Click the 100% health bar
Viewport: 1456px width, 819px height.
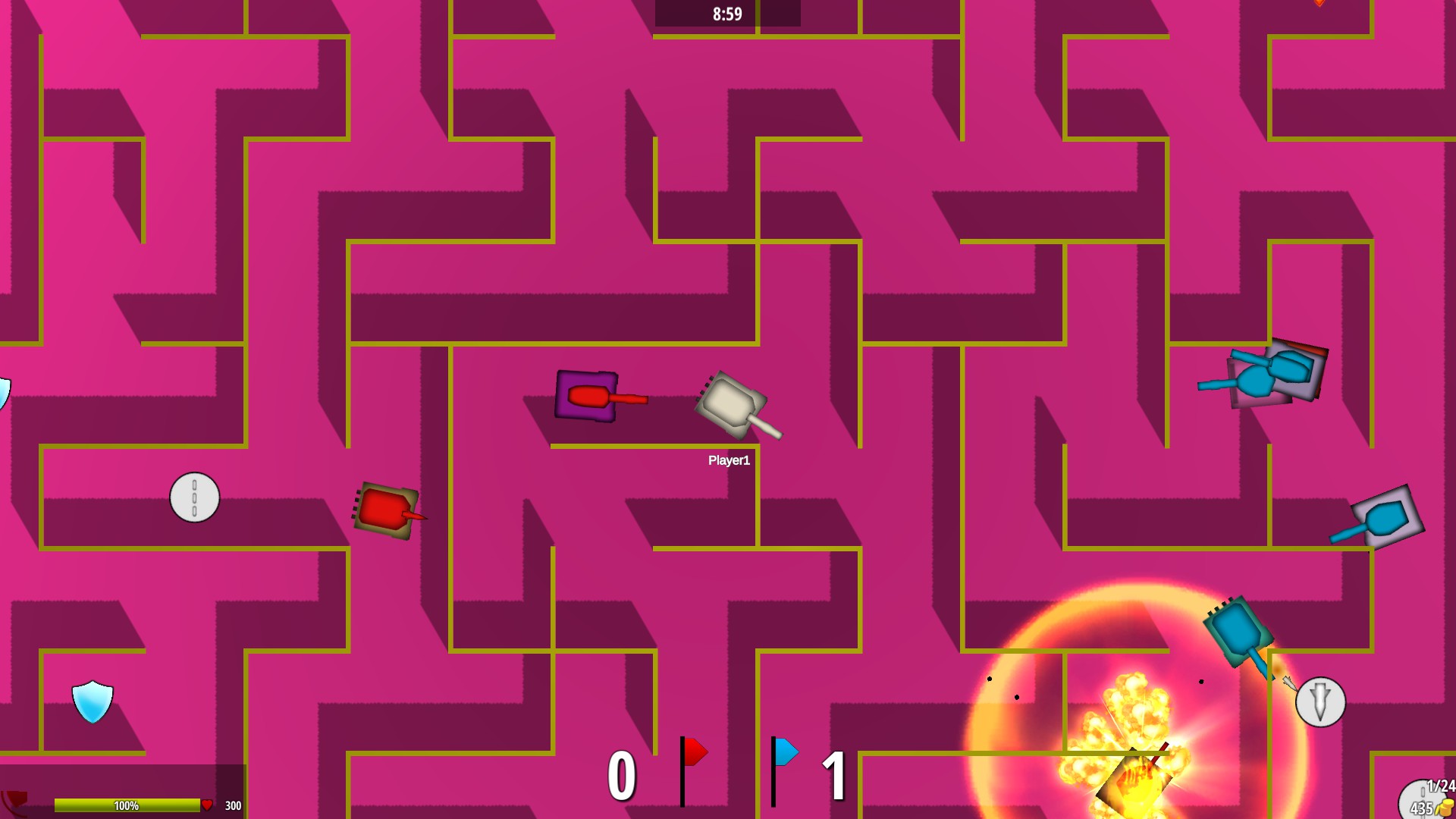[127, 806]
